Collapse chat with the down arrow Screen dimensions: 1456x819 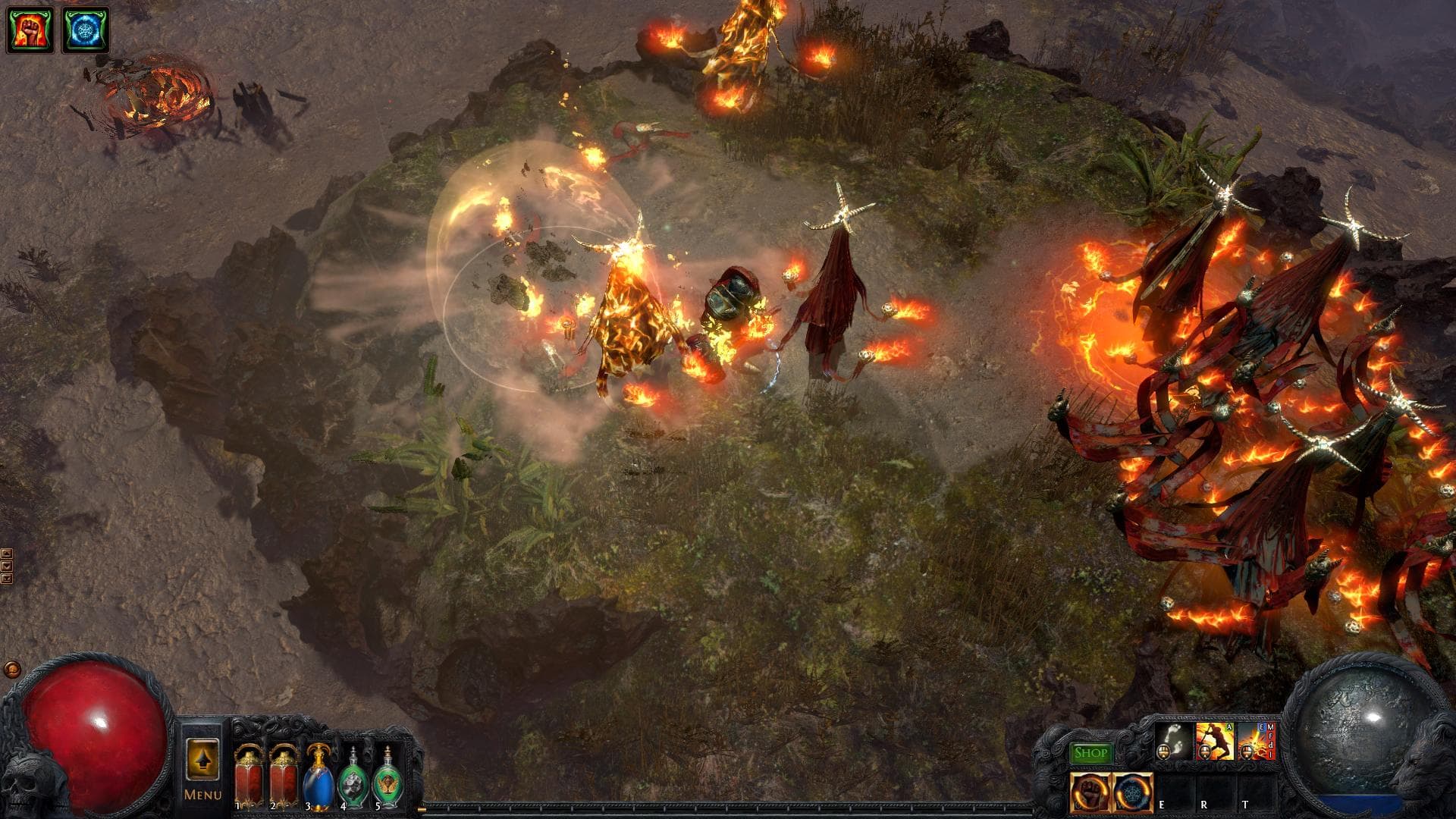coord(7,565)
